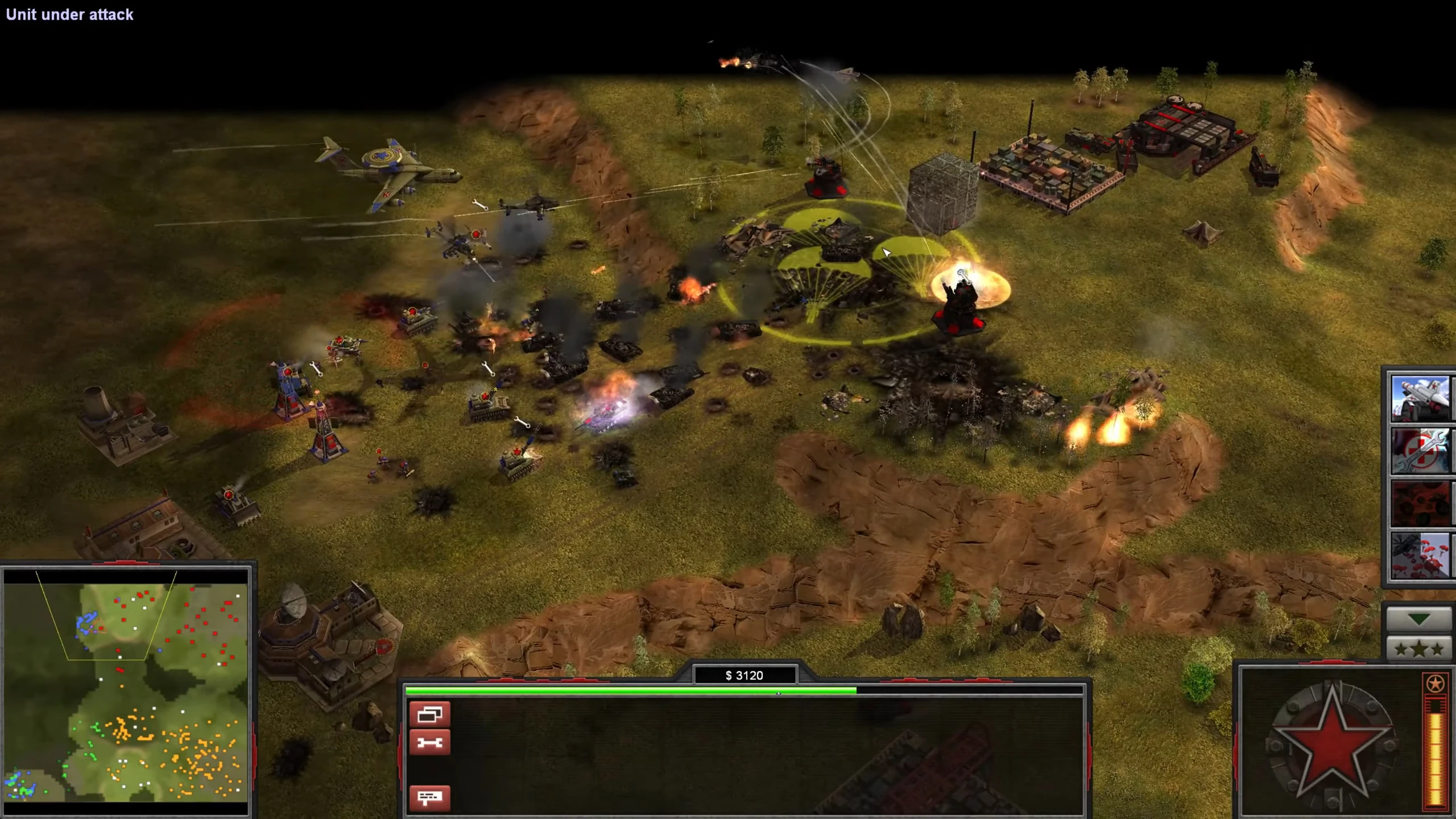Click the overlapping windows button
The image size is (1456, 819).
coord(429,714)
